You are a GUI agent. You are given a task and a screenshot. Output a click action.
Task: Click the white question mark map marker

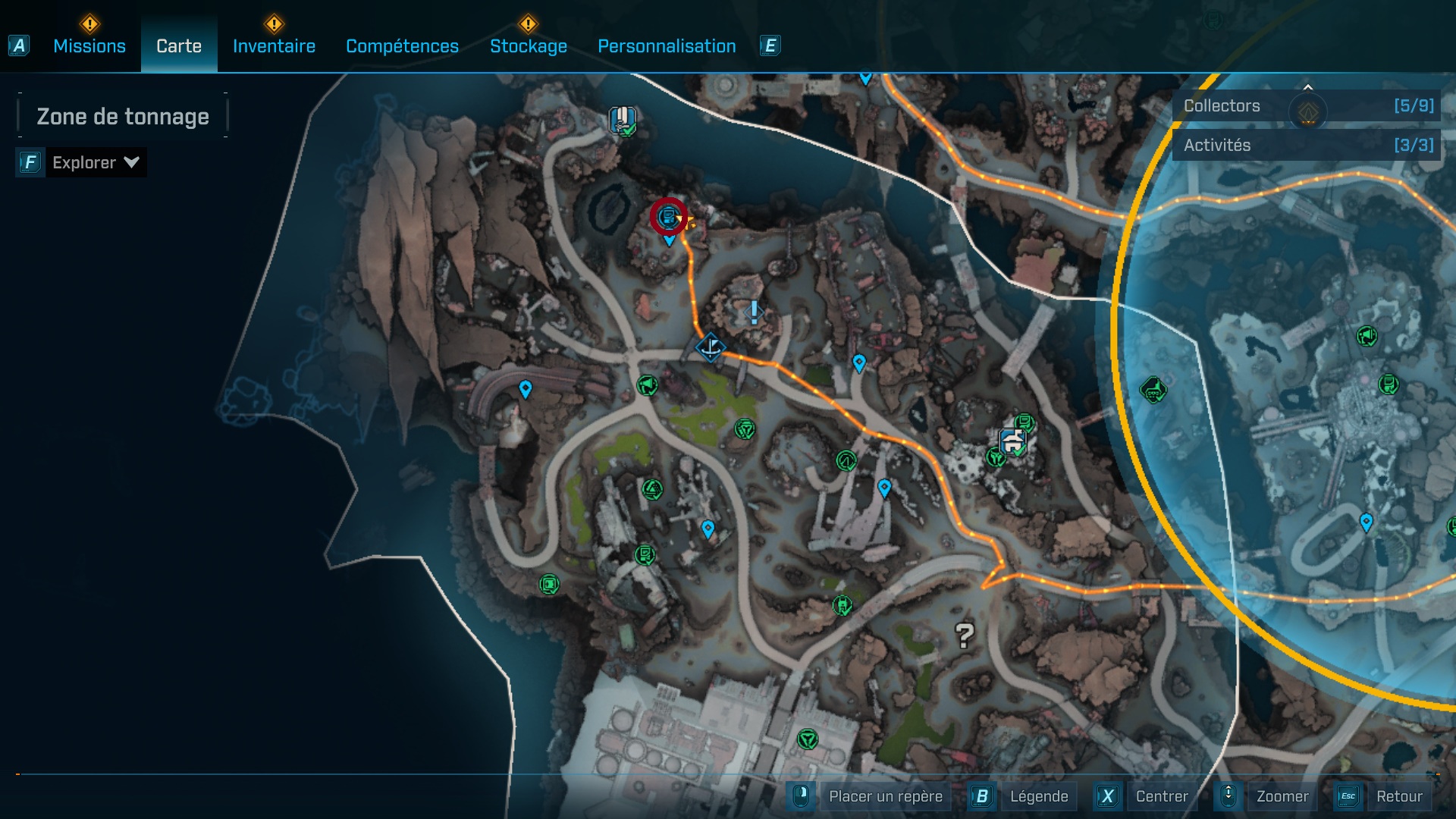tap(964, 635)
